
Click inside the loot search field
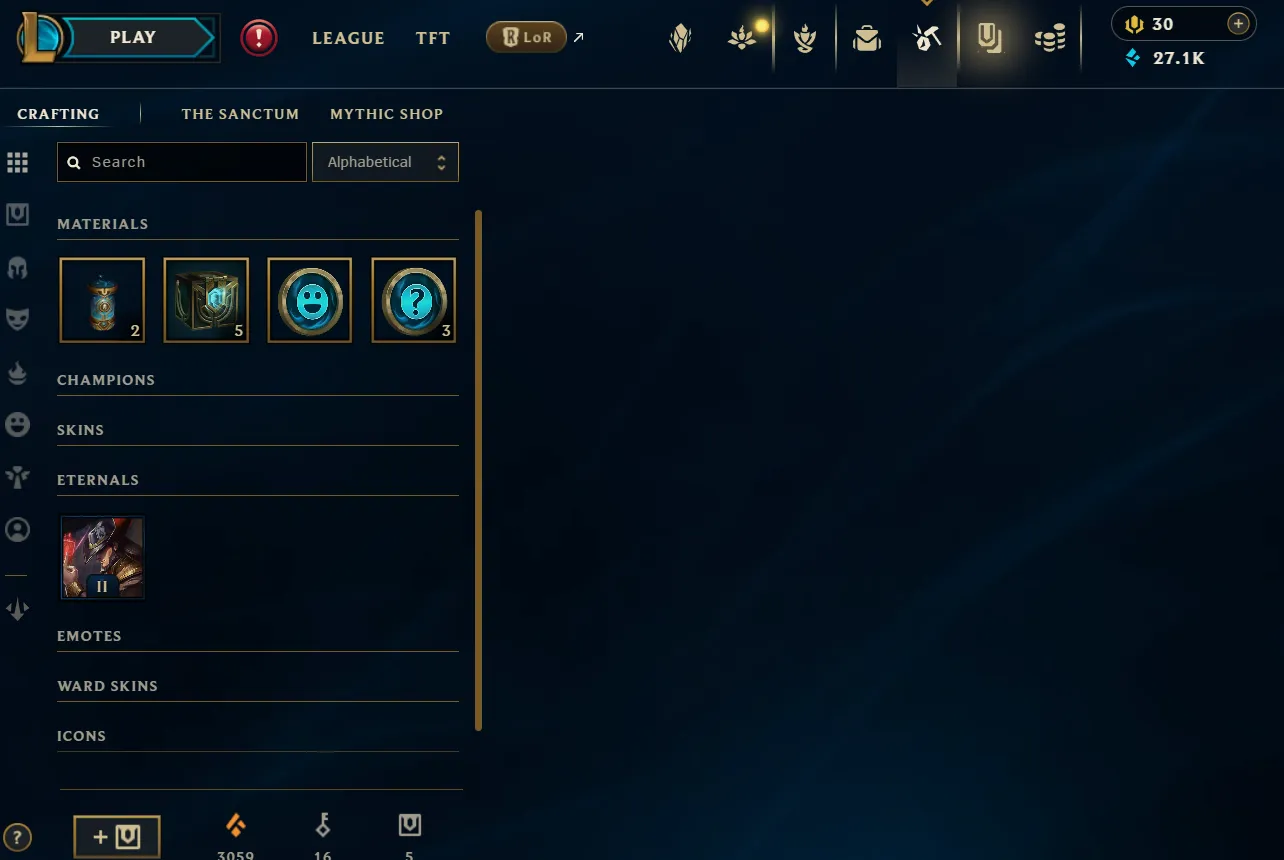point(181,161)
